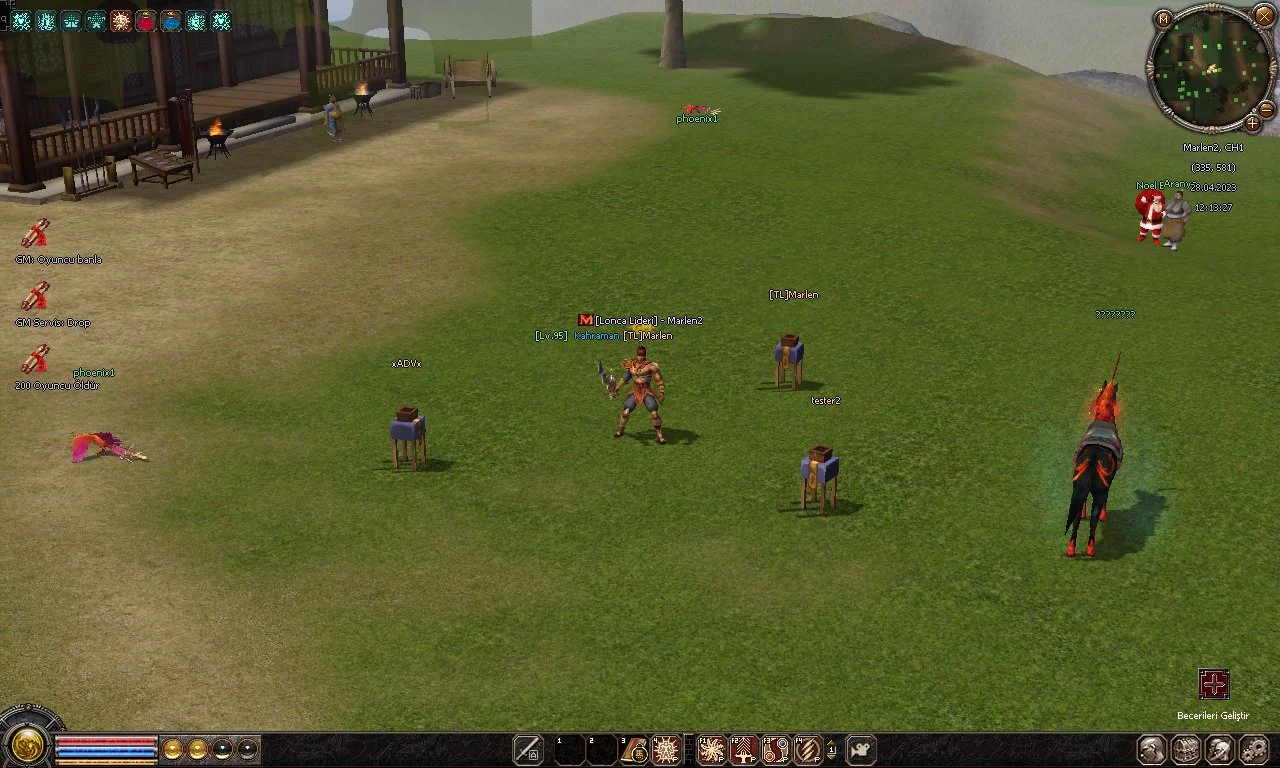Click the blue potion buff icon
The width and height of the screenshot is (1280, 768).
click(x=171, y=20)
